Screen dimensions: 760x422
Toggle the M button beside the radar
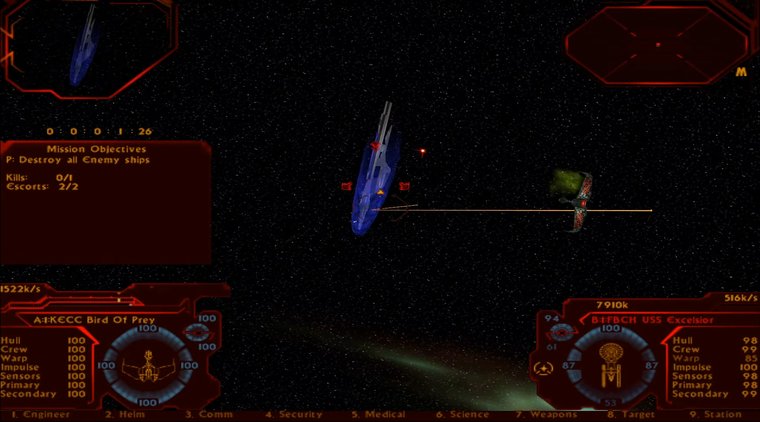pos(741,72)
